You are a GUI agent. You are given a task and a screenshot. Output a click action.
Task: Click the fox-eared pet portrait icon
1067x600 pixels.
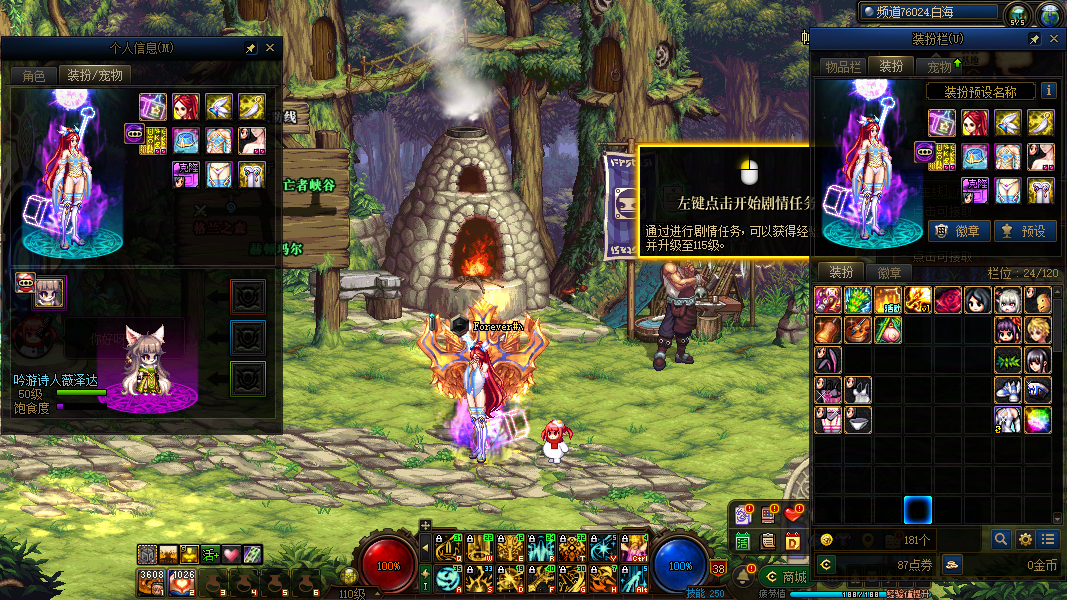tap(50, 292)
